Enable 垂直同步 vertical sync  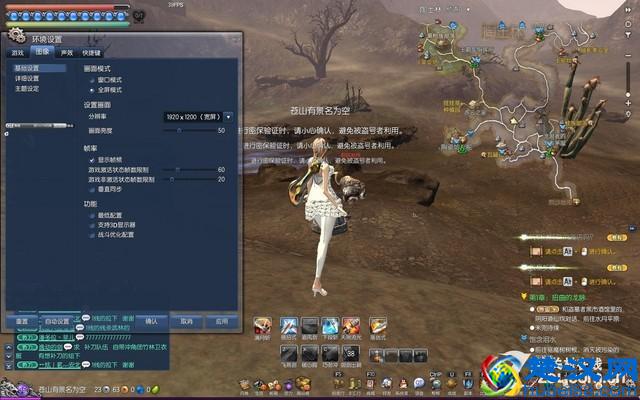click(x=92, y=188)
